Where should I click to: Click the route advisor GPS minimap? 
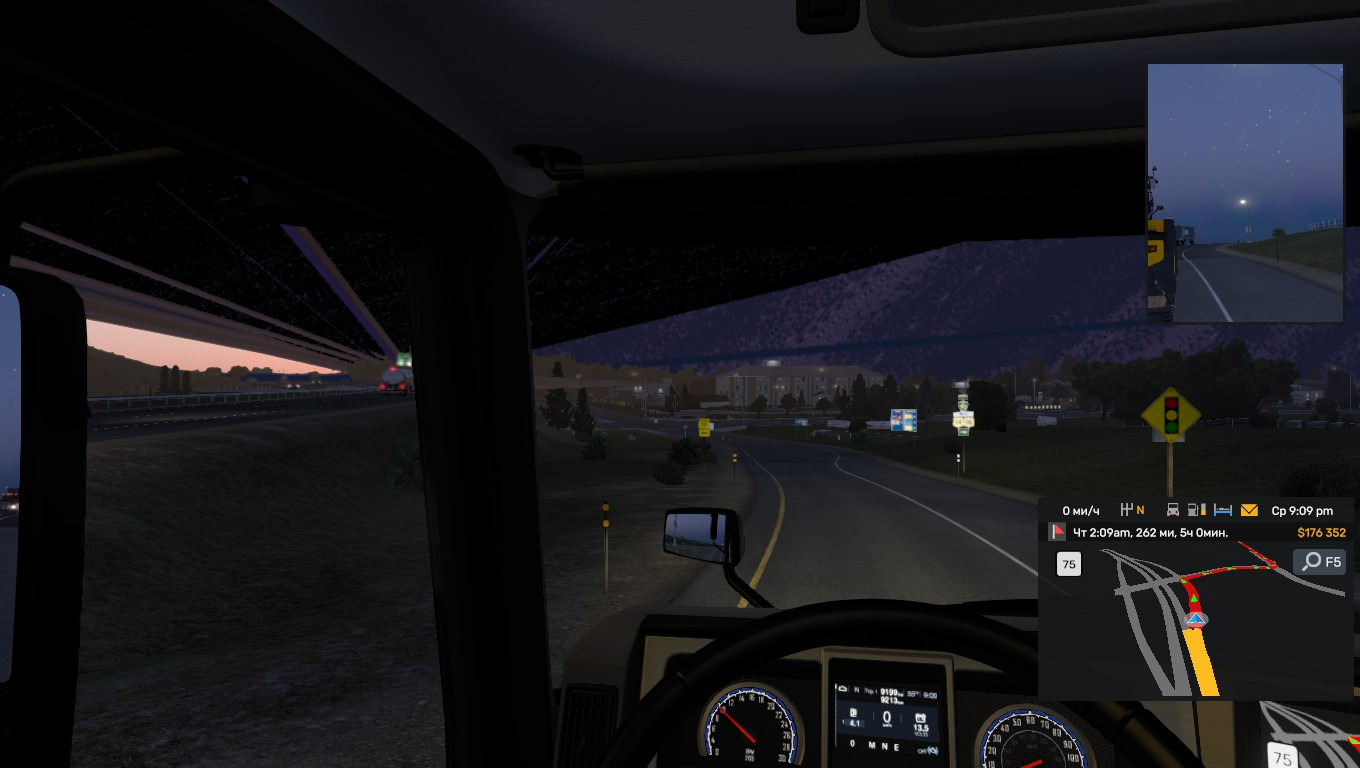click(1190, 620)
